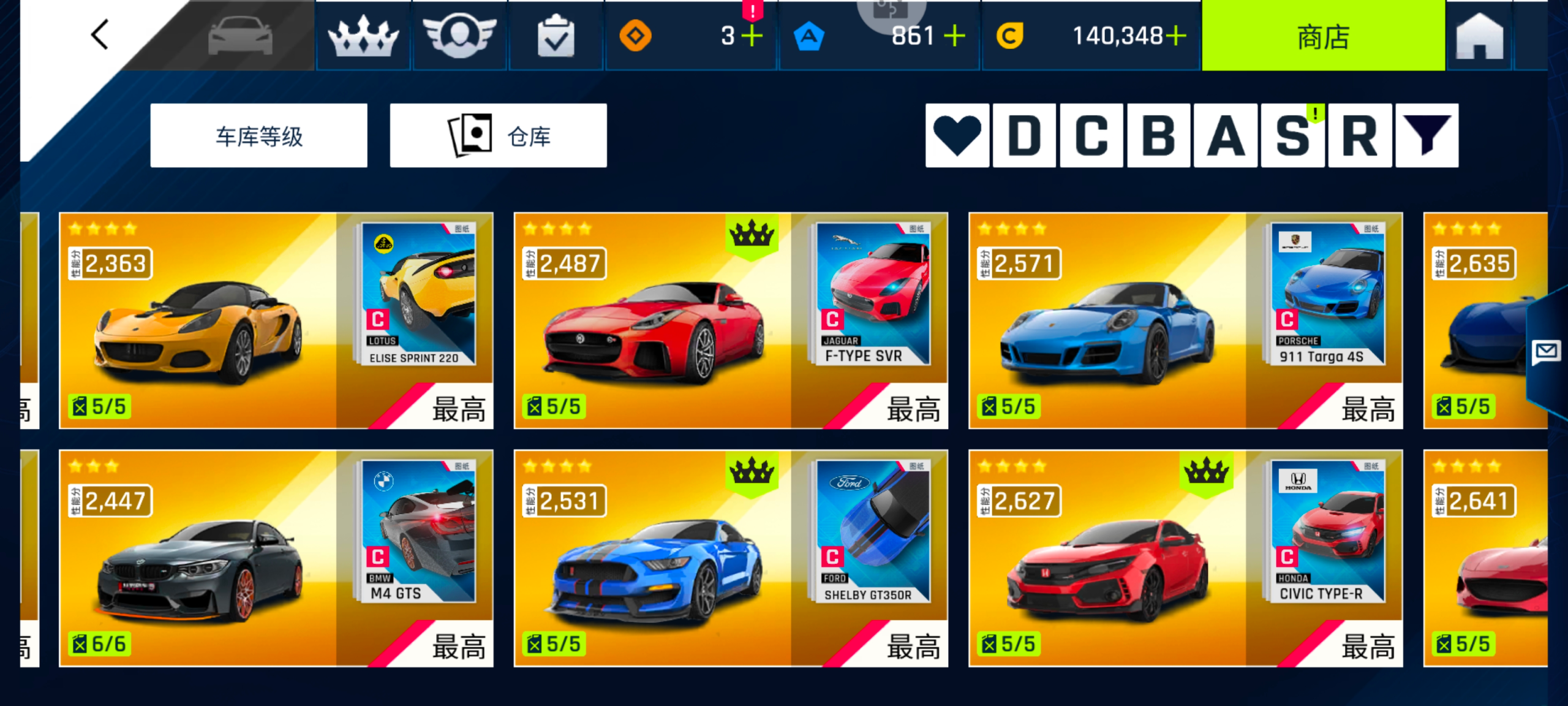Screen dimensions: 1568x706
Task: Select the Honda Civic Type-R card
Action: coord(1185,558)
